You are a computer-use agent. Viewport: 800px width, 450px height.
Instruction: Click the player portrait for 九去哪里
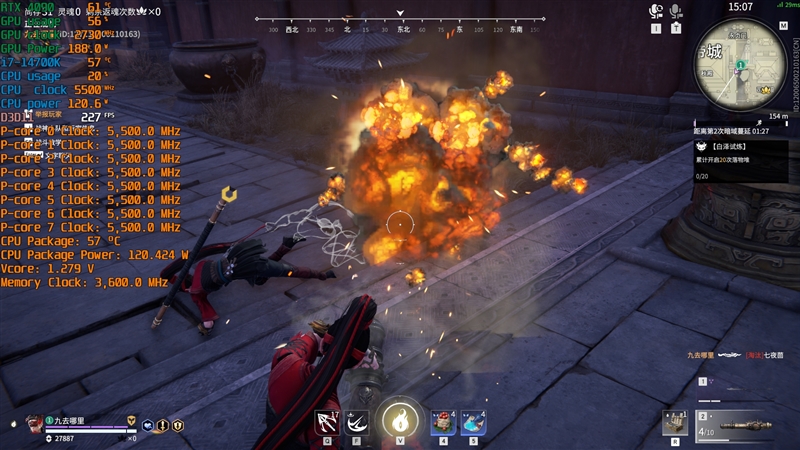pyautogui.click(x=33, y=422)
